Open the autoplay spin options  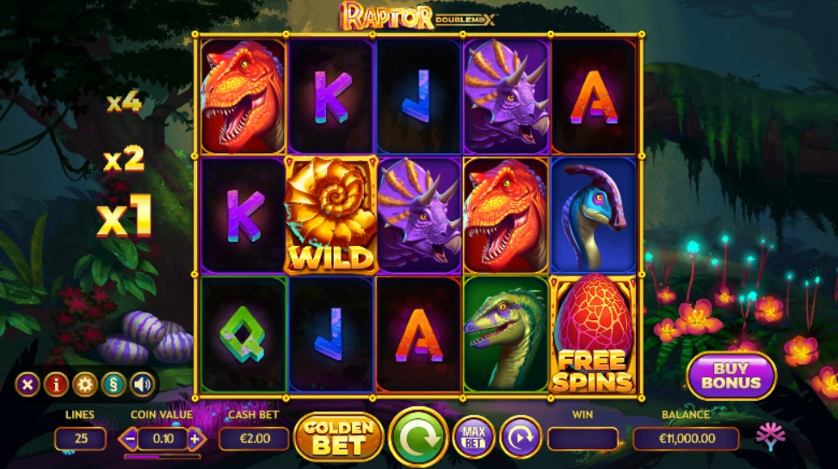pos(519,437)
